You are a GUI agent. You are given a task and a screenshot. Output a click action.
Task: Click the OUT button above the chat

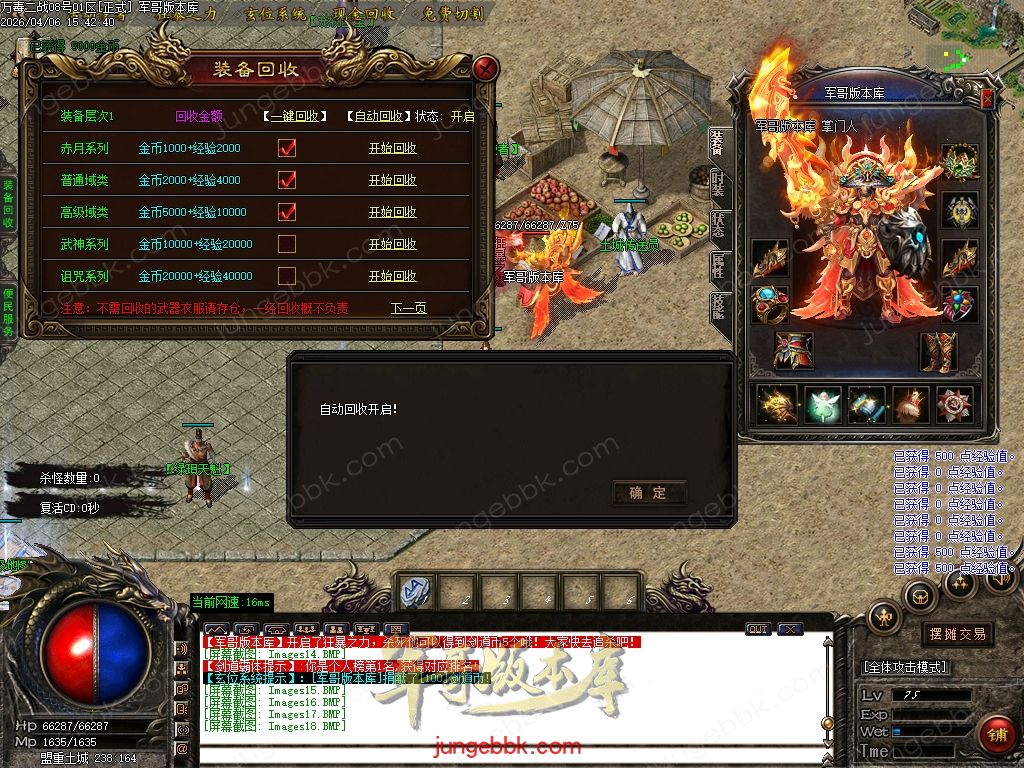point(758,629)
